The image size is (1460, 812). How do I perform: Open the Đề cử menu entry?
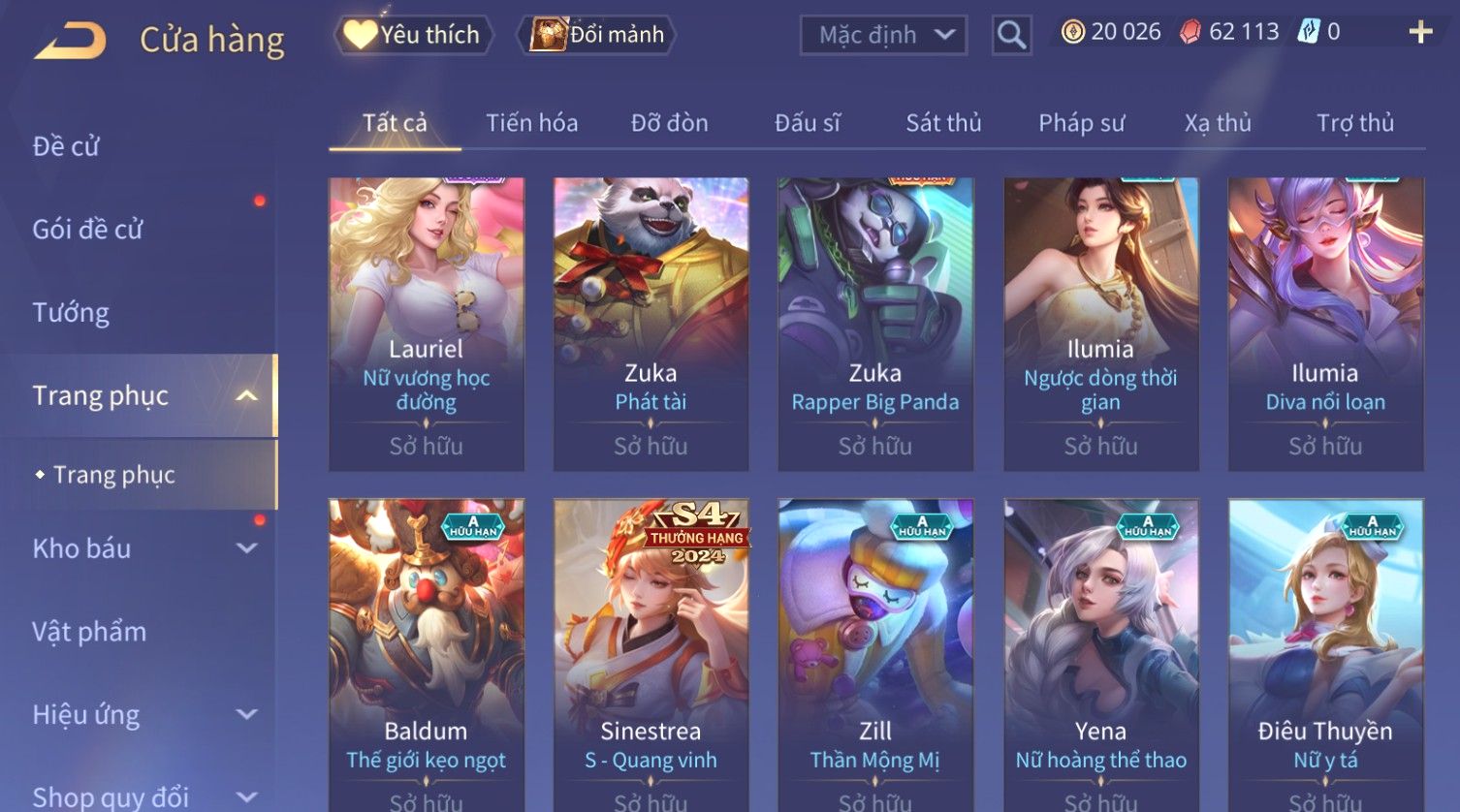[66, 146]
